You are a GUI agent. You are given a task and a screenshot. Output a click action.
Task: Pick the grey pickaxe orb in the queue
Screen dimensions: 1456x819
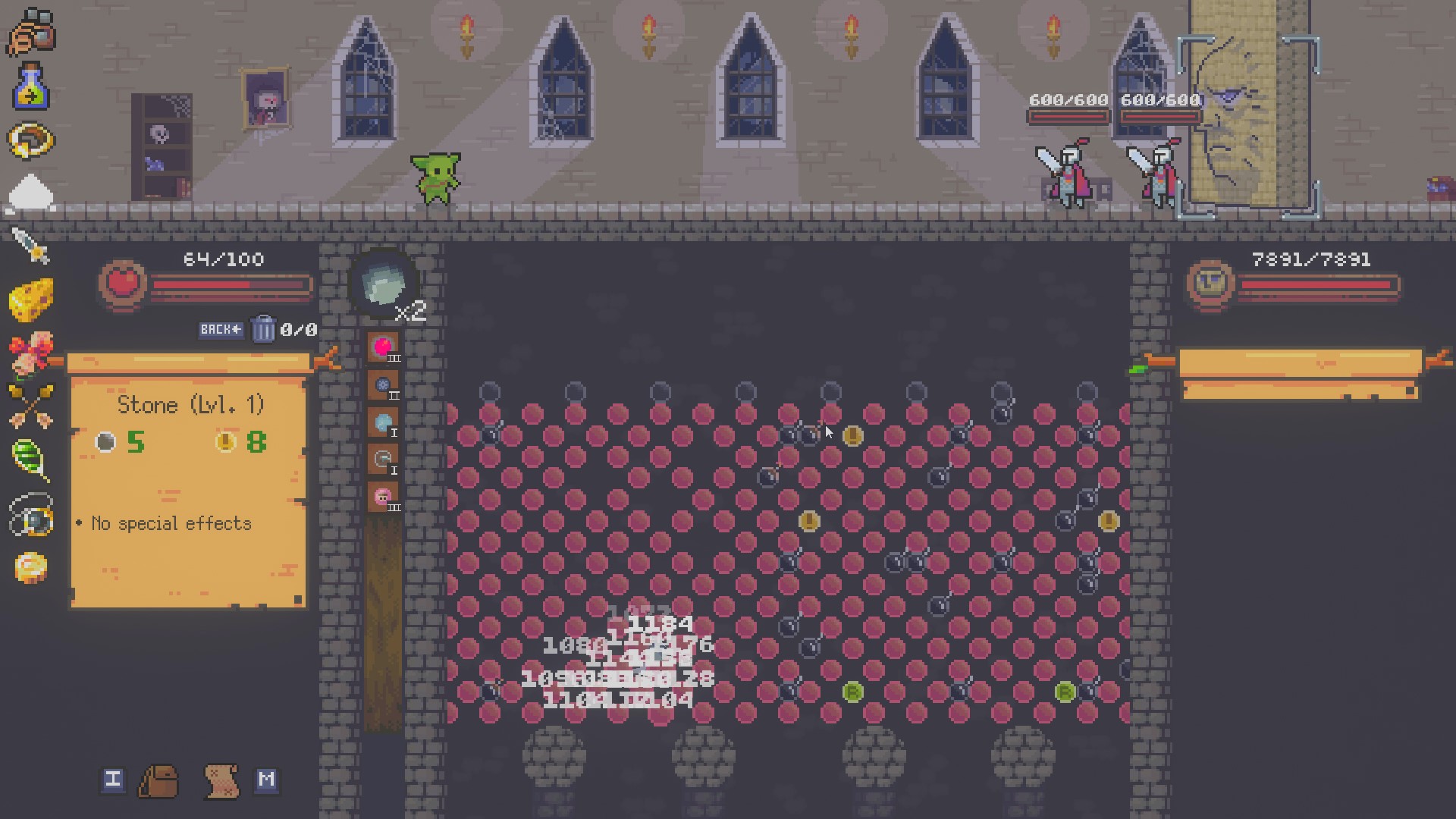point(383,460)
